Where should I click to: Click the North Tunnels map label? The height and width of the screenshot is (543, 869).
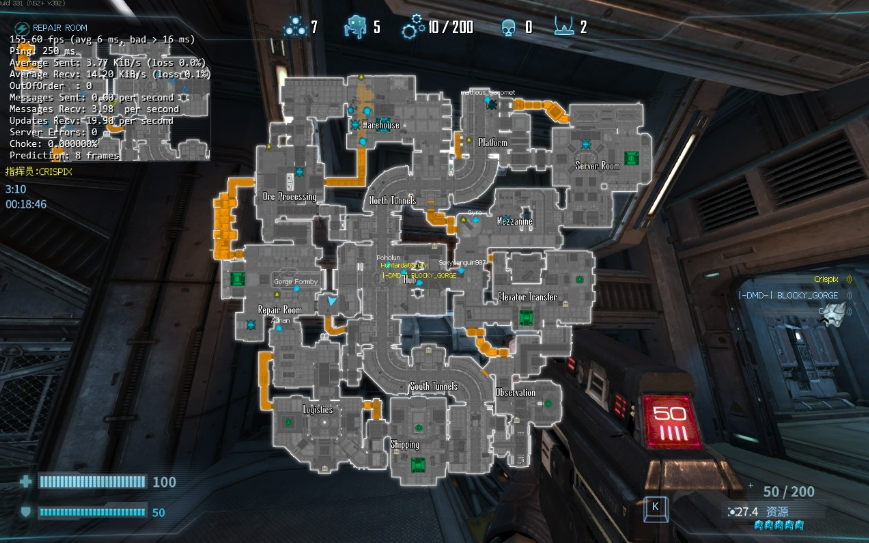coord(393,200)
